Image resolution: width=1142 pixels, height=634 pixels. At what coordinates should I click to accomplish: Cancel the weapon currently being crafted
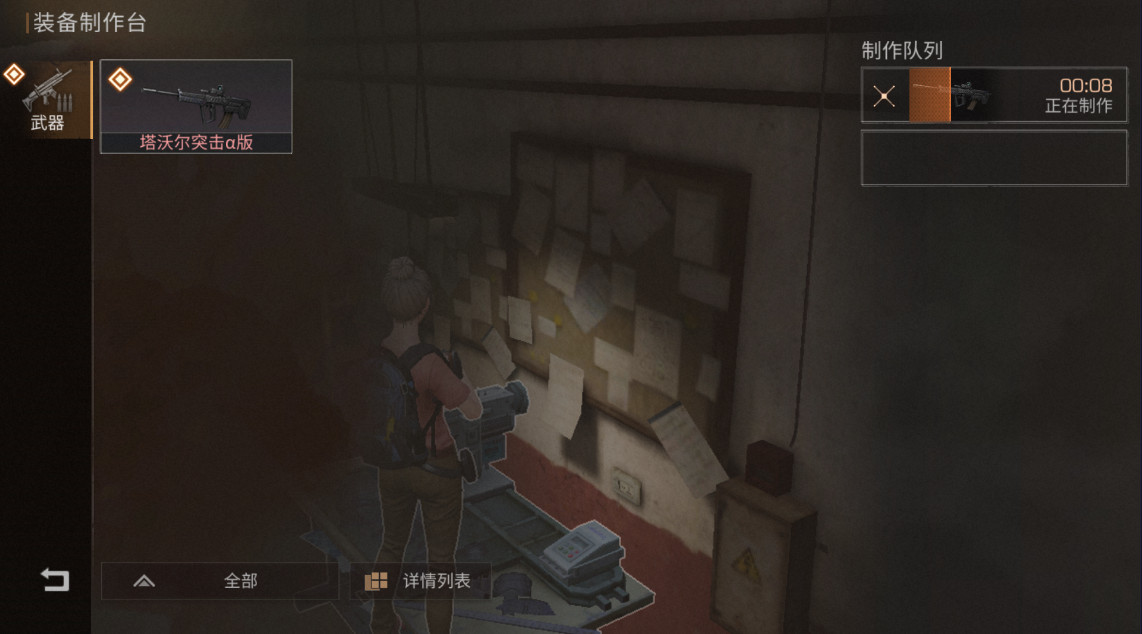coord(884,96)
